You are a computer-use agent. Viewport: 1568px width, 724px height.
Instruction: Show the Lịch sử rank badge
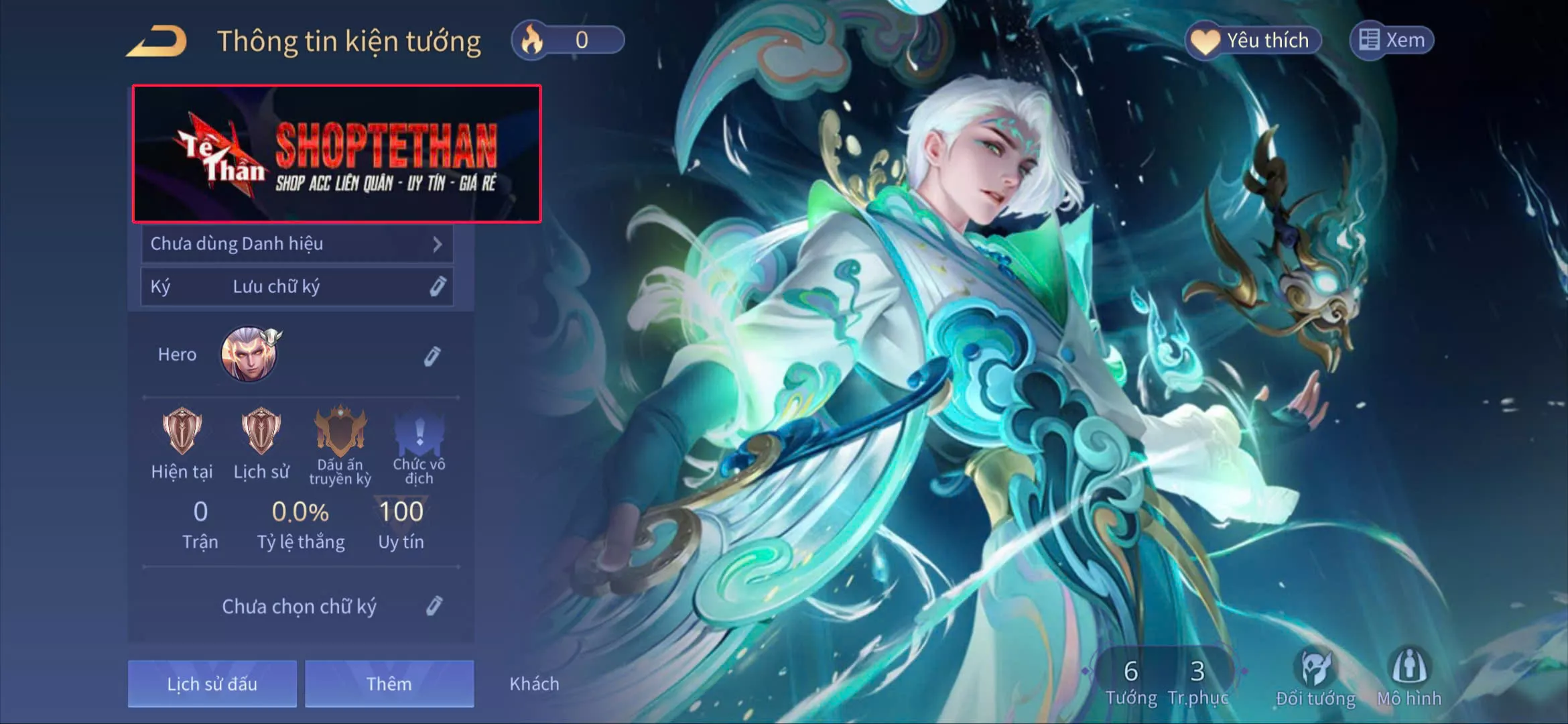[x=261, y=432]
